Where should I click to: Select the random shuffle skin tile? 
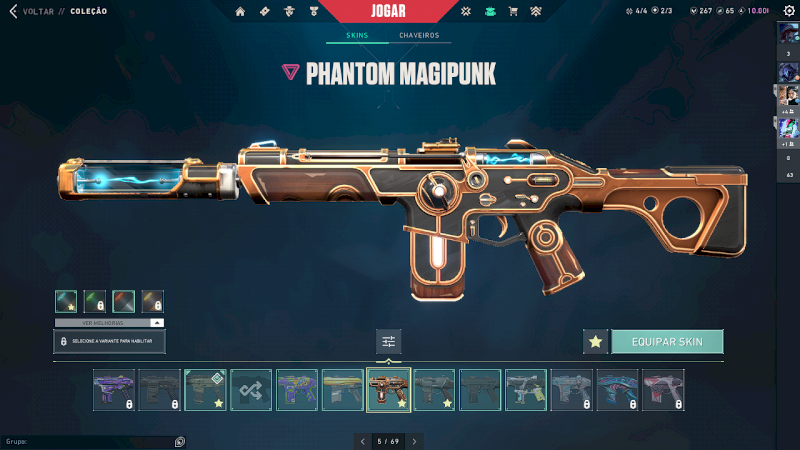251,390
